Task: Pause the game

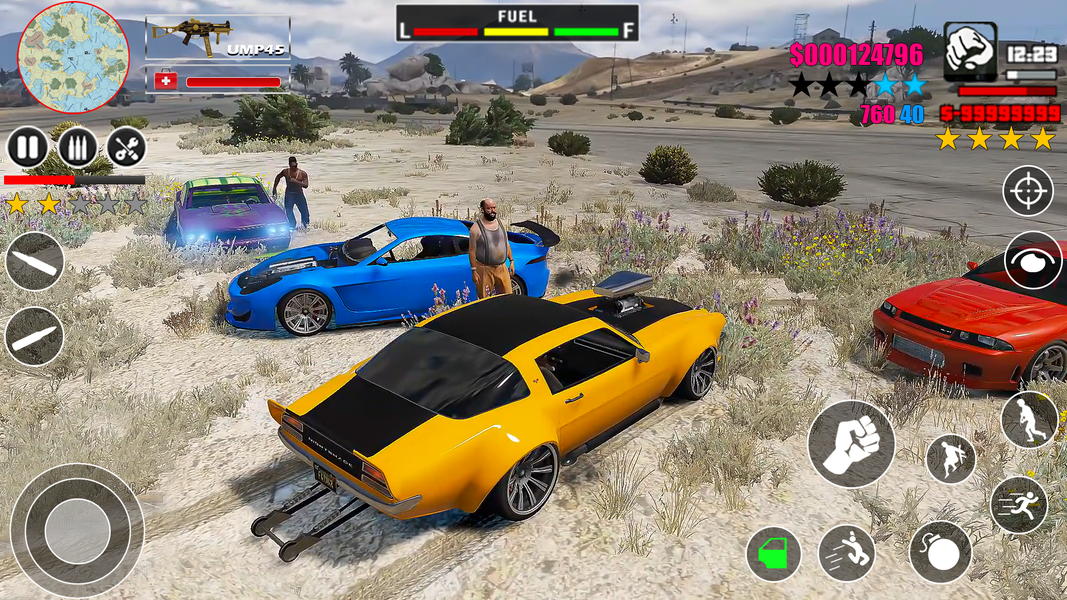Action: click(28, 148)
